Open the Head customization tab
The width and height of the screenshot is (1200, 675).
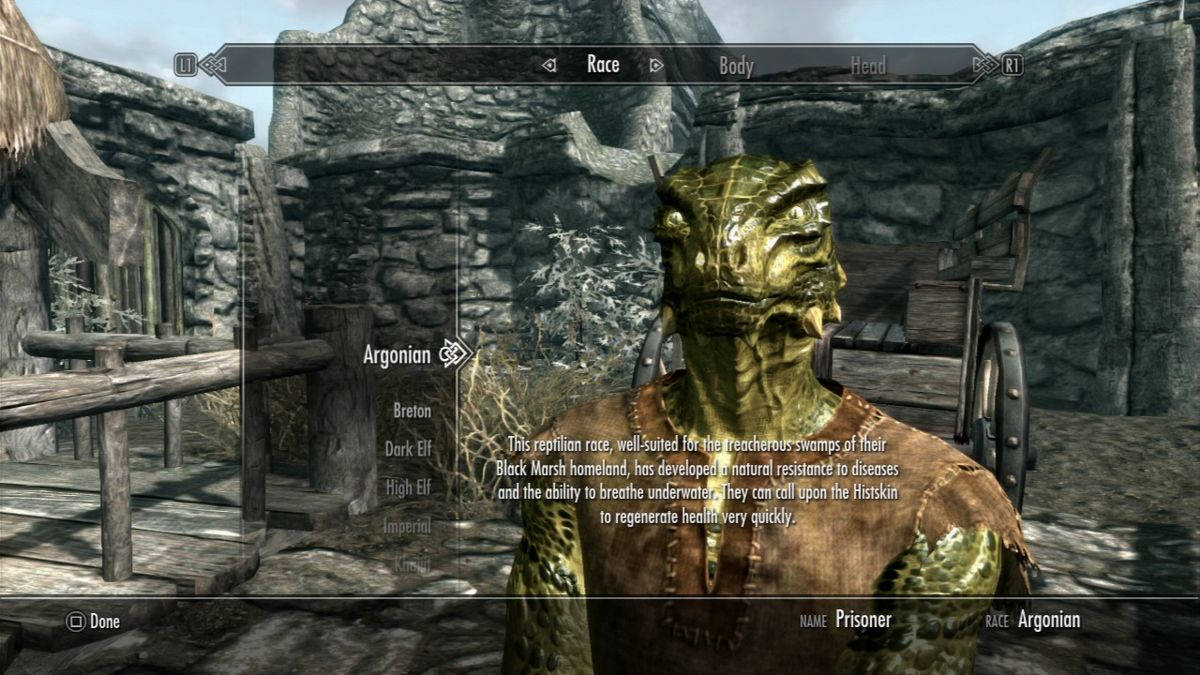click(x=867, y=66)
